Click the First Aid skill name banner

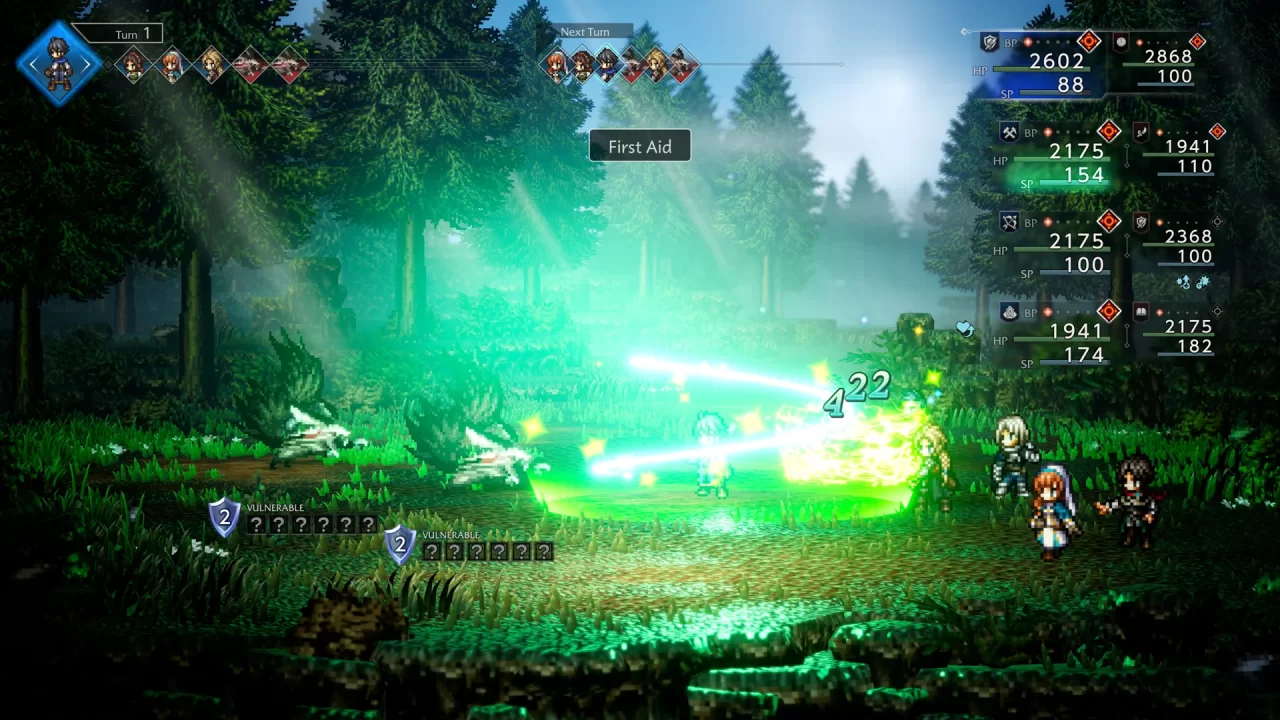tap(640, 146)
